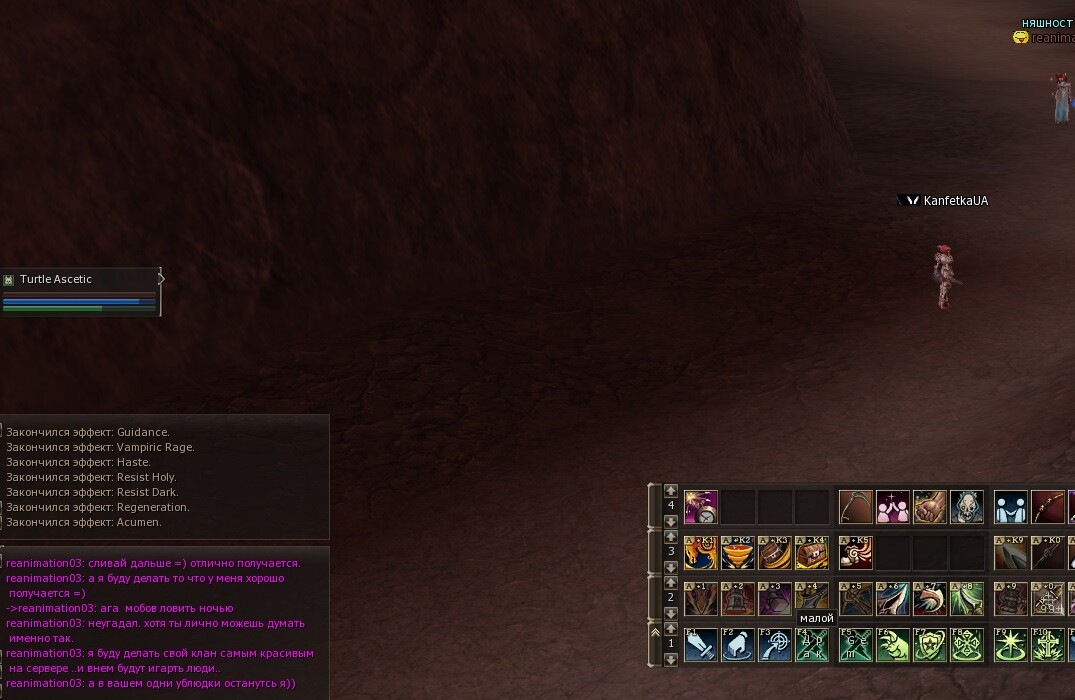Use the F1 sword attack skill
This screenshot has width=1075, height=700.
click(701, 645)
